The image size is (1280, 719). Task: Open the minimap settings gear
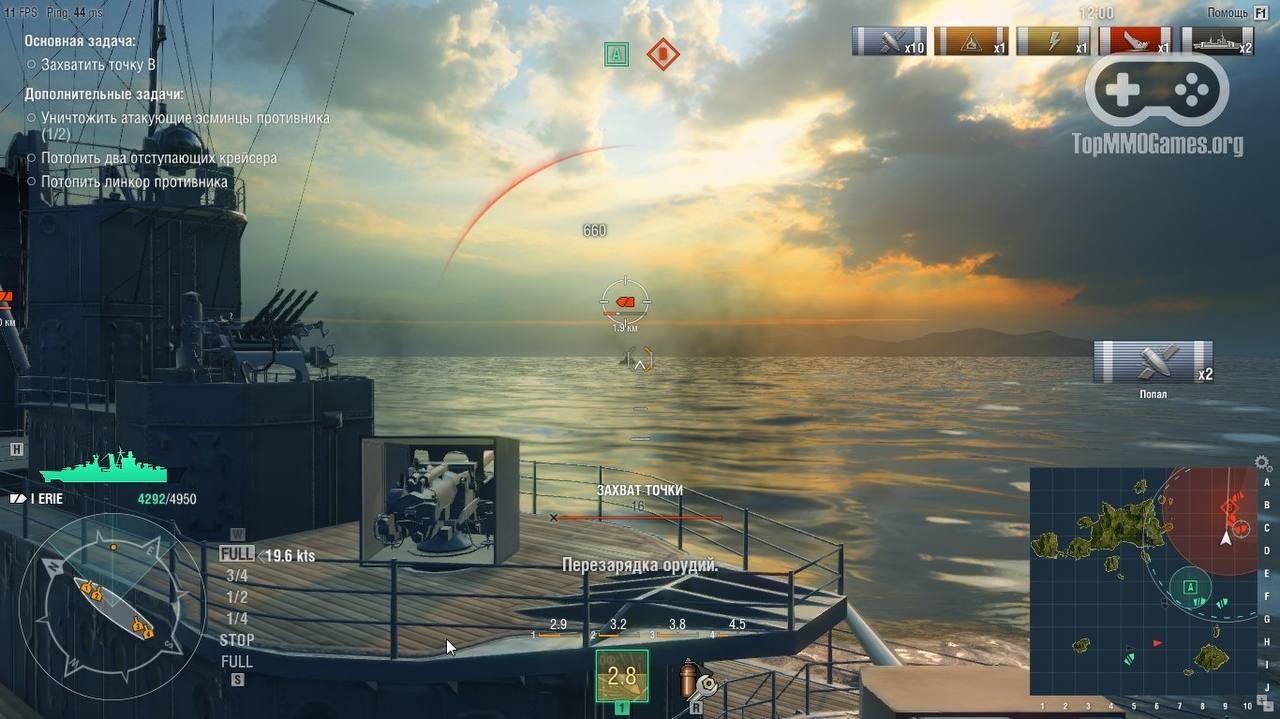[x=1263, y=464]
